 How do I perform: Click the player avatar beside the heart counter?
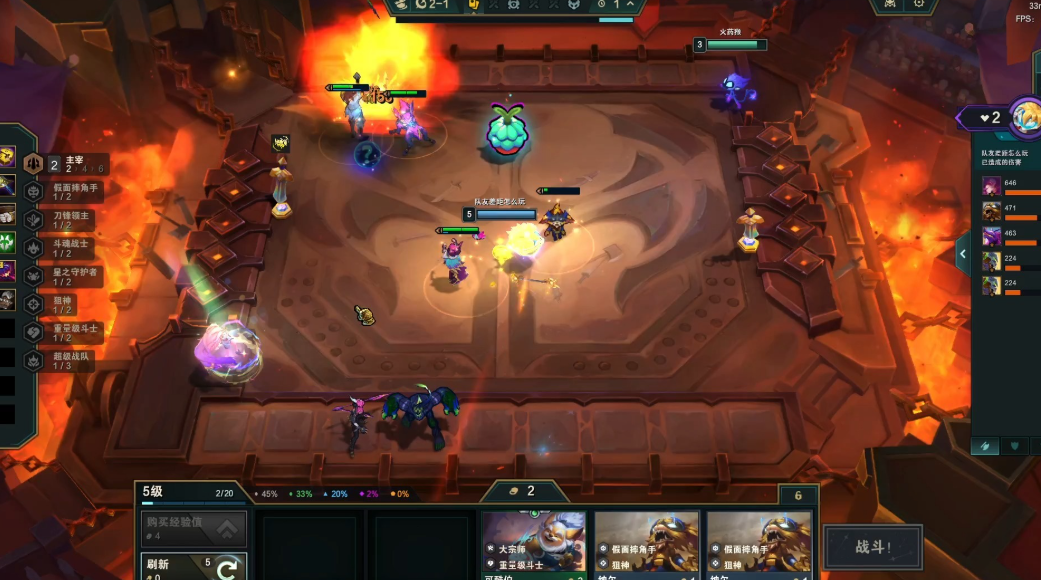tap(1027, 118)
